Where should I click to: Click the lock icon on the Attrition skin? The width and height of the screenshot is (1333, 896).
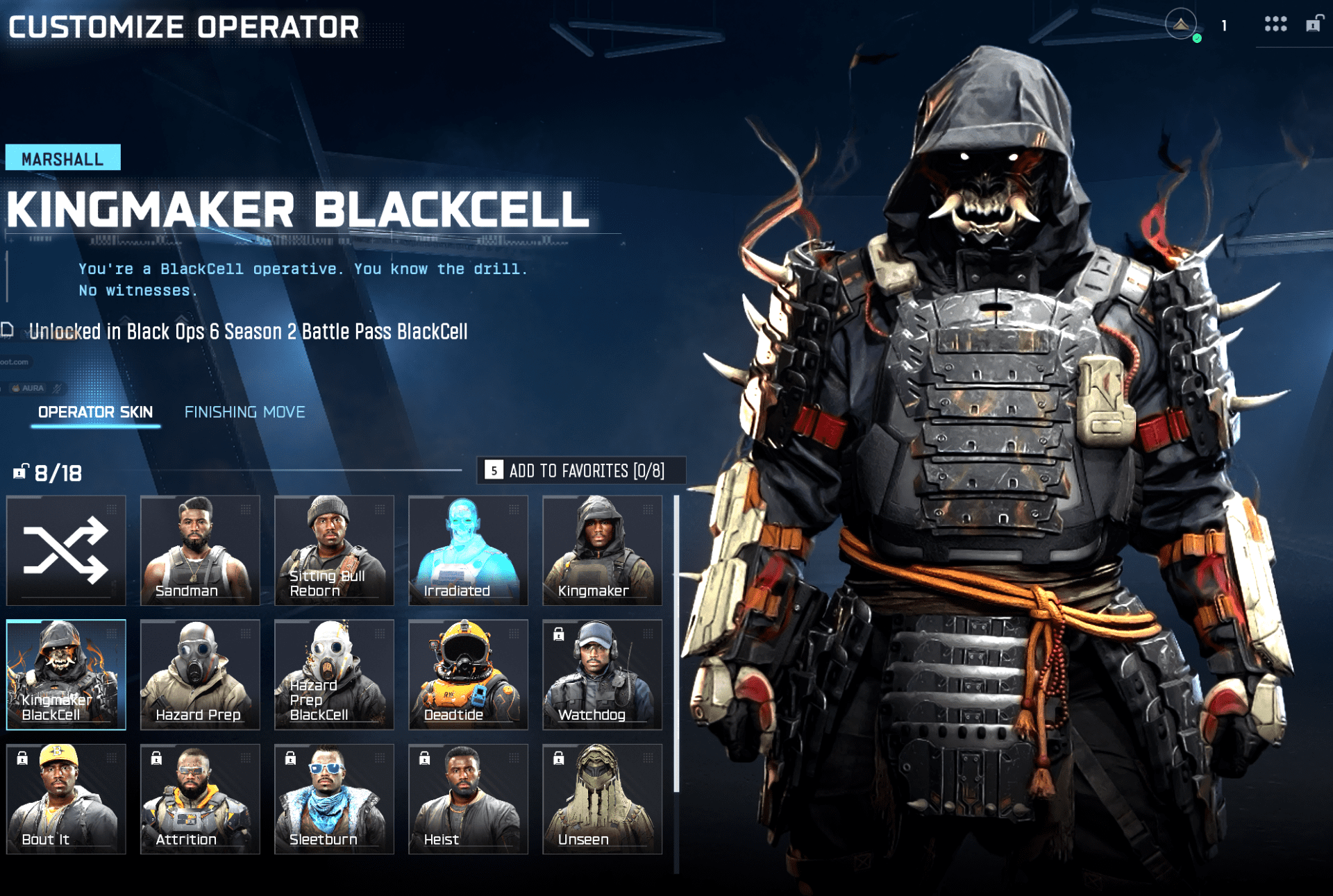[154, 758]
